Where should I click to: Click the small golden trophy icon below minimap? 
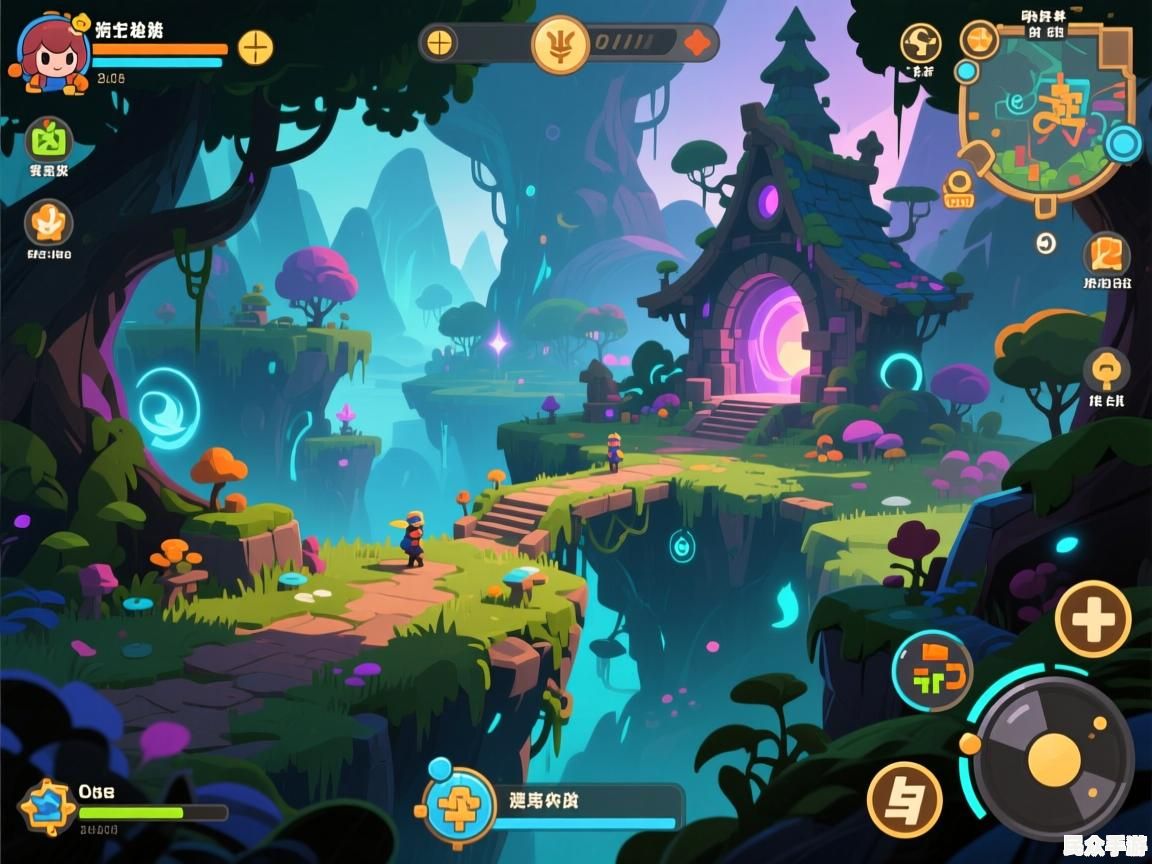click(957, 187)
